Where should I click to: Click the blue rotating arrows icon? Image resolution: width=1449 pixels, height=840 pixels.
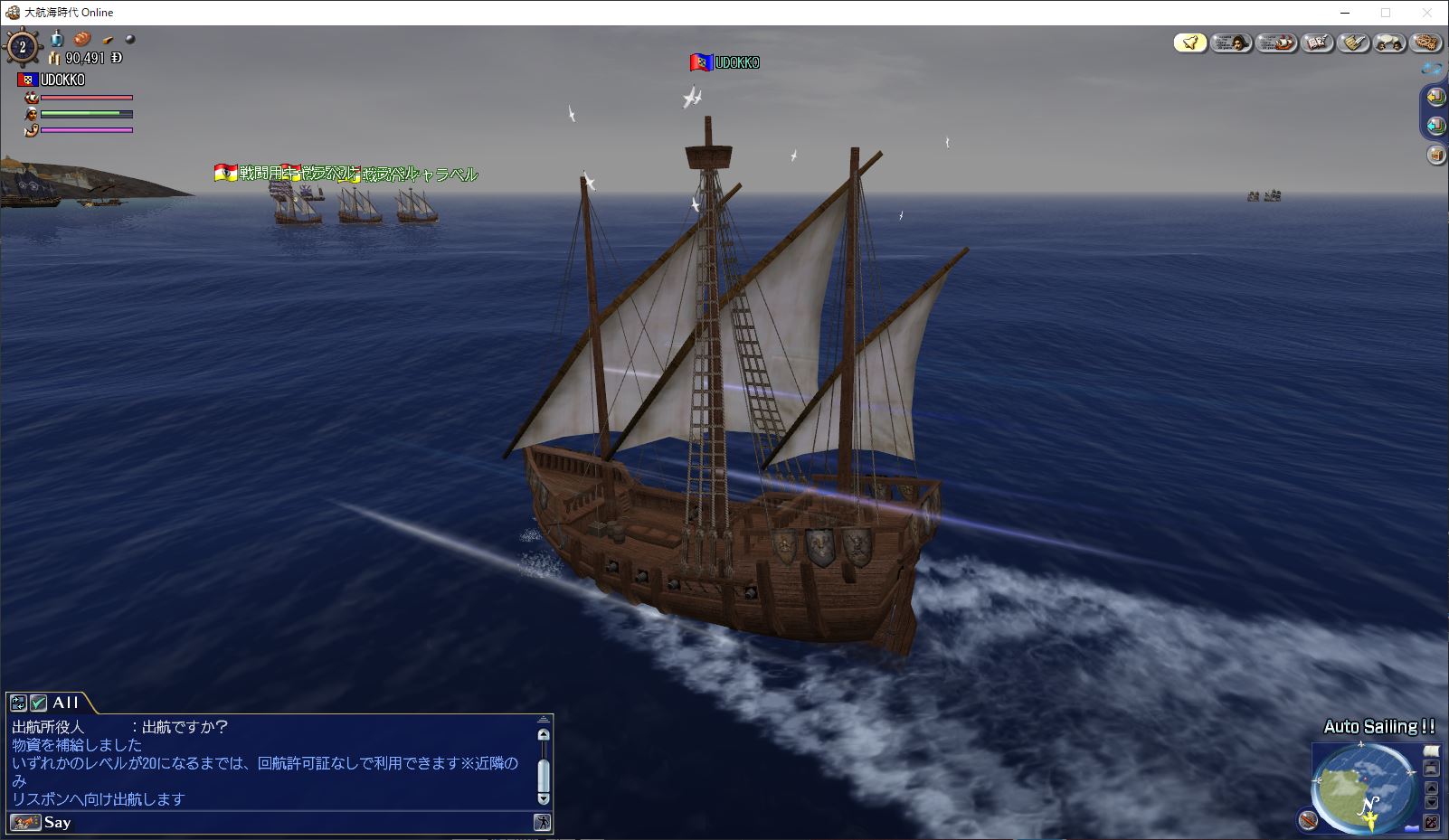click(1431, 68)
